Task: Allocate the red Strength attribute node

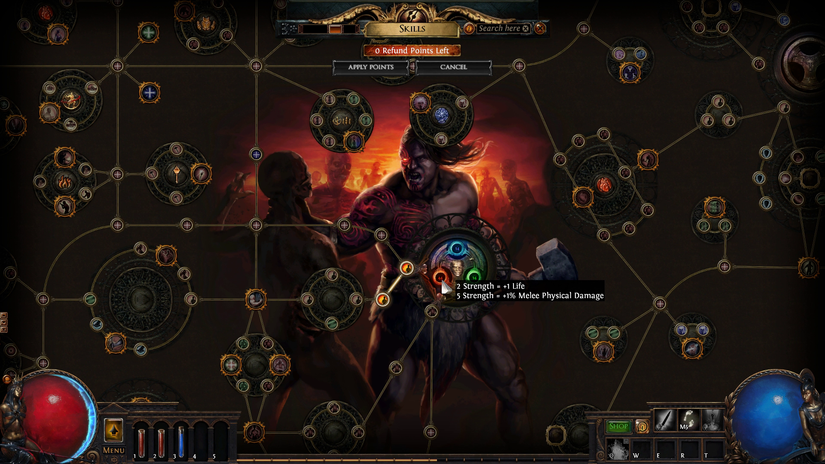Action: tap(440, 275)
